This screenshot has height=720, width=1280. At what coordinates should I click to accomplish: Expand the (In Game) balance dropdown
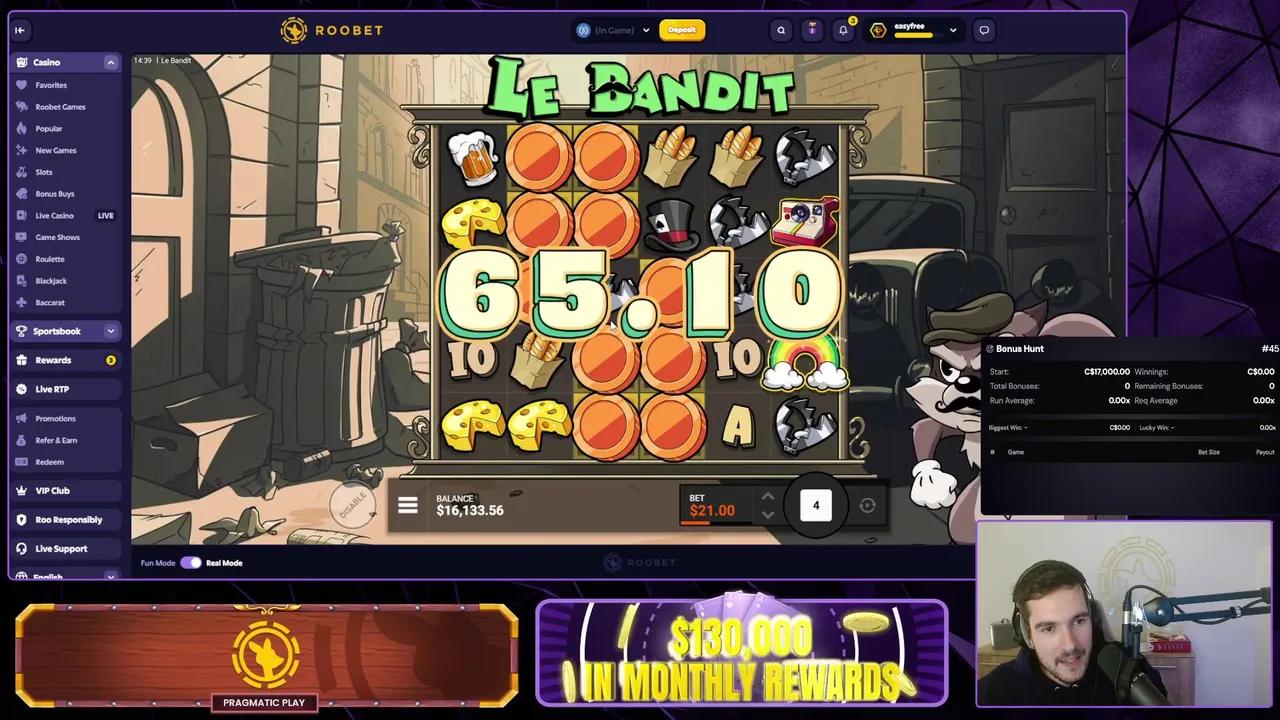click(x=645, y=30)
